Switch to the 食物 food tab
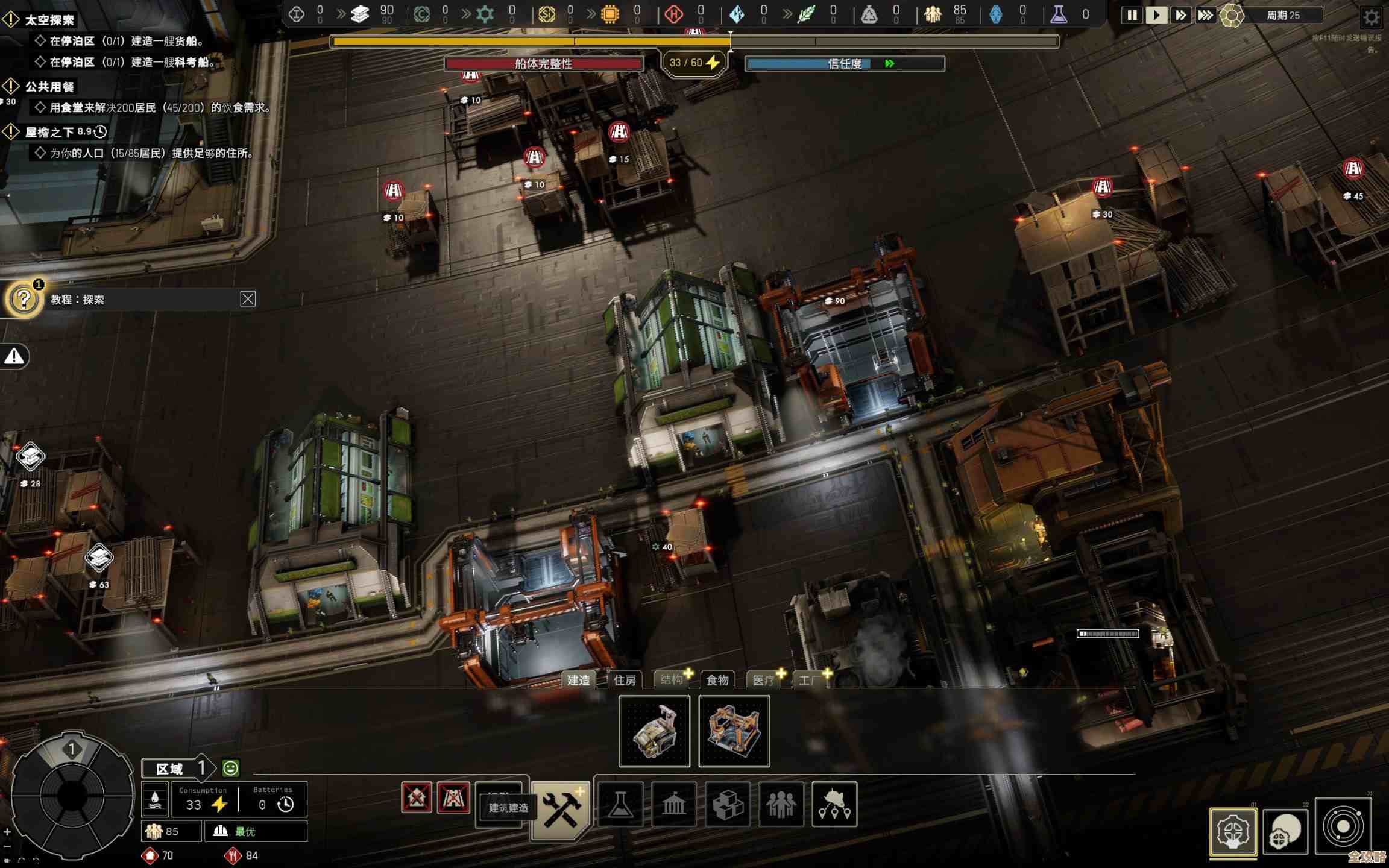Screen dimensions: 1389x868 (x=717, y=680)
